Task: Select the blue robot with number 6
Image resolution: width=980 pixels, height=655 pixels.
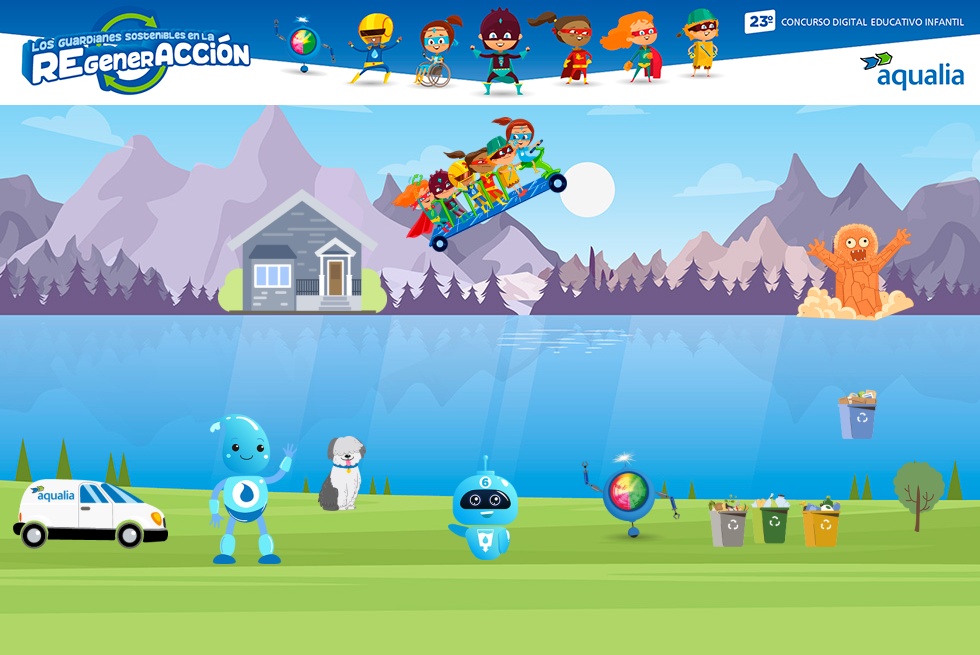Action: pyautogui.click(x=484, y=510)
